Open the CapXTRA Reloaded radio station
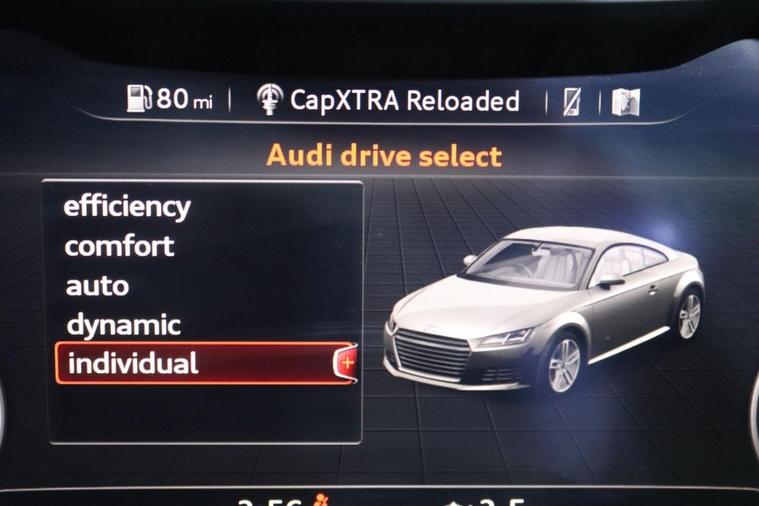 [x=388, y=101]
